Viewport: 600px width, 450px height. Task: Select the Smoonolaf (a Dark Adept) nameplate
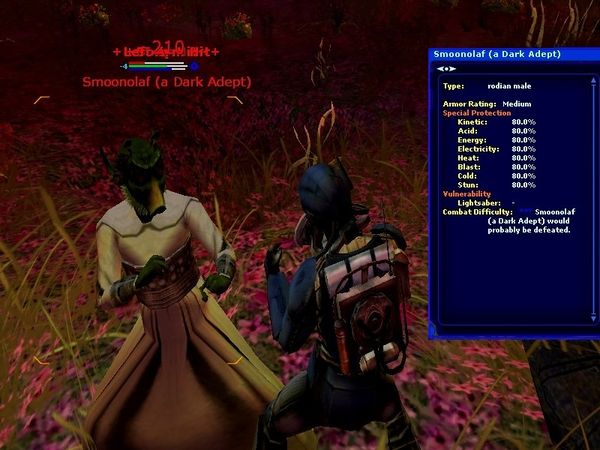[167, 82]
